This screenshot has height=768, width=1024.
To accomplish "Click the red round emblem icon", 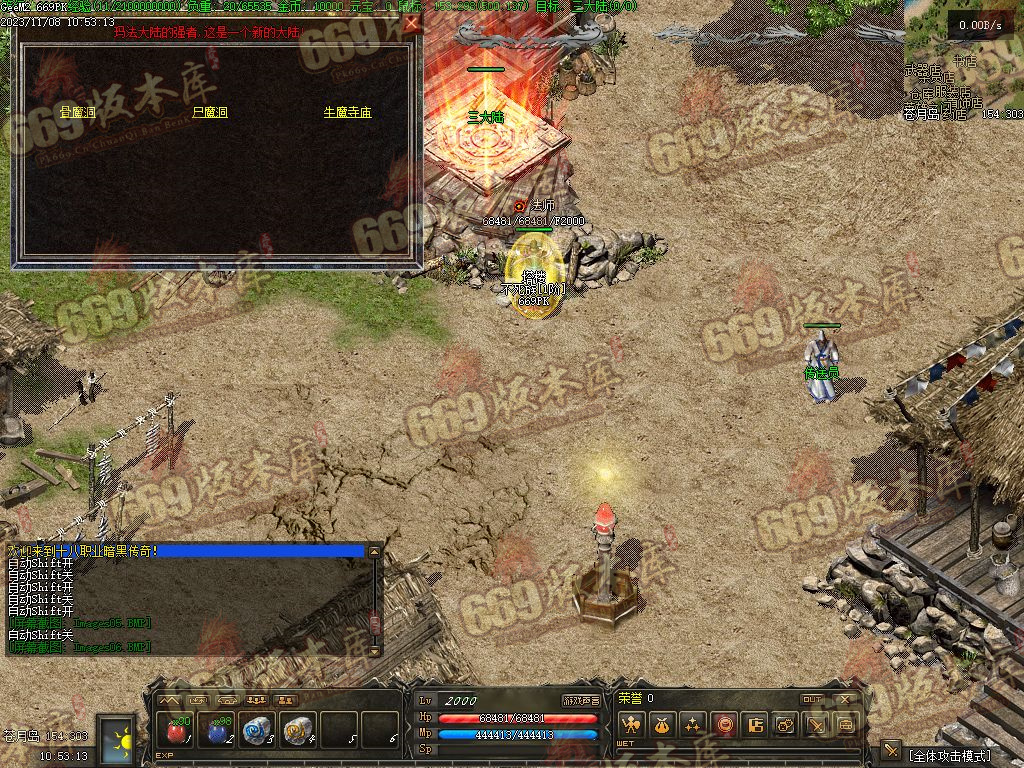I will pyautogui.click(x=724, y=725).
